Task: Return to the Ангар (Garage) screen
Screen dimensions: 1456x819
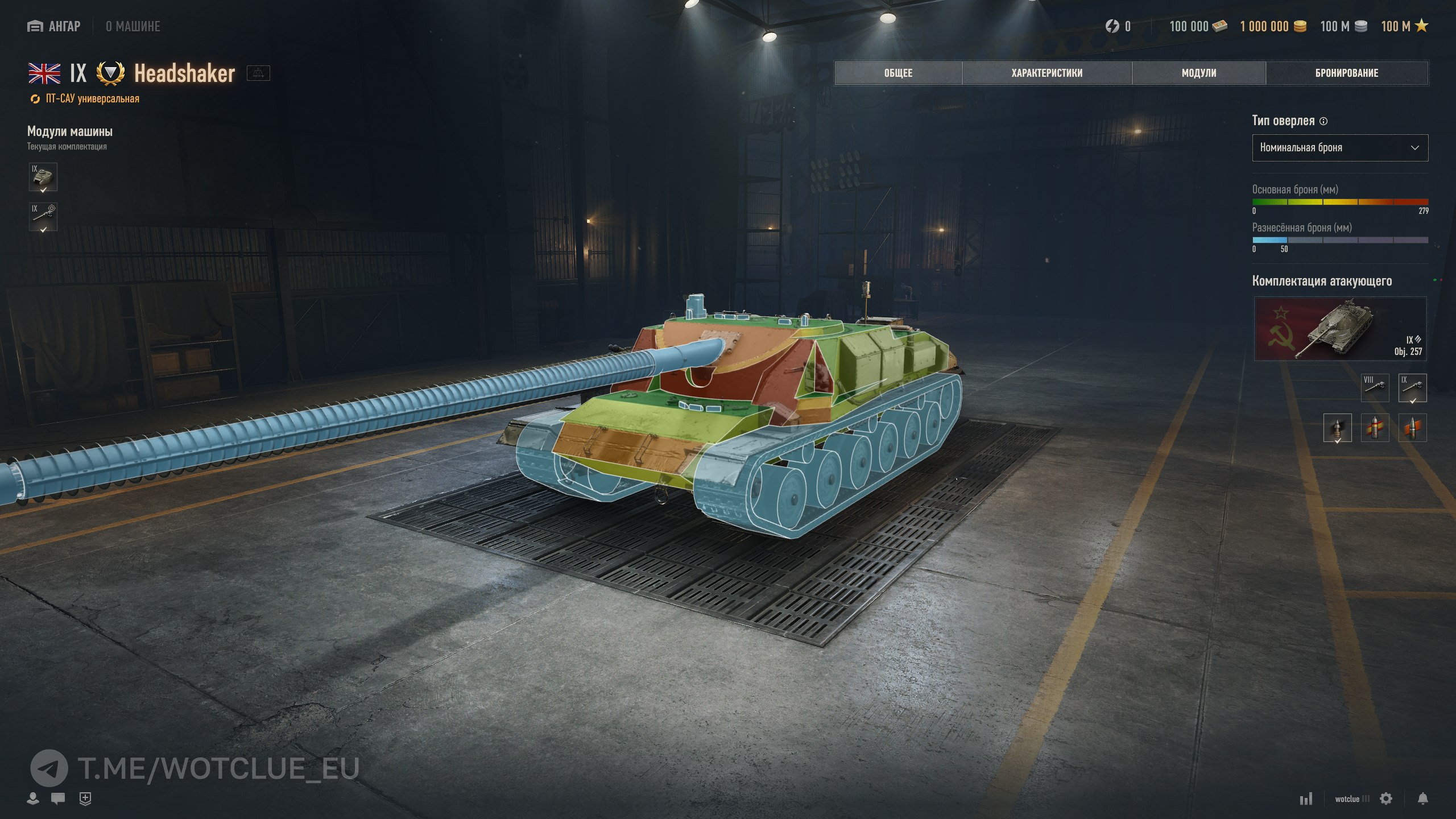Action: point(55,26)
